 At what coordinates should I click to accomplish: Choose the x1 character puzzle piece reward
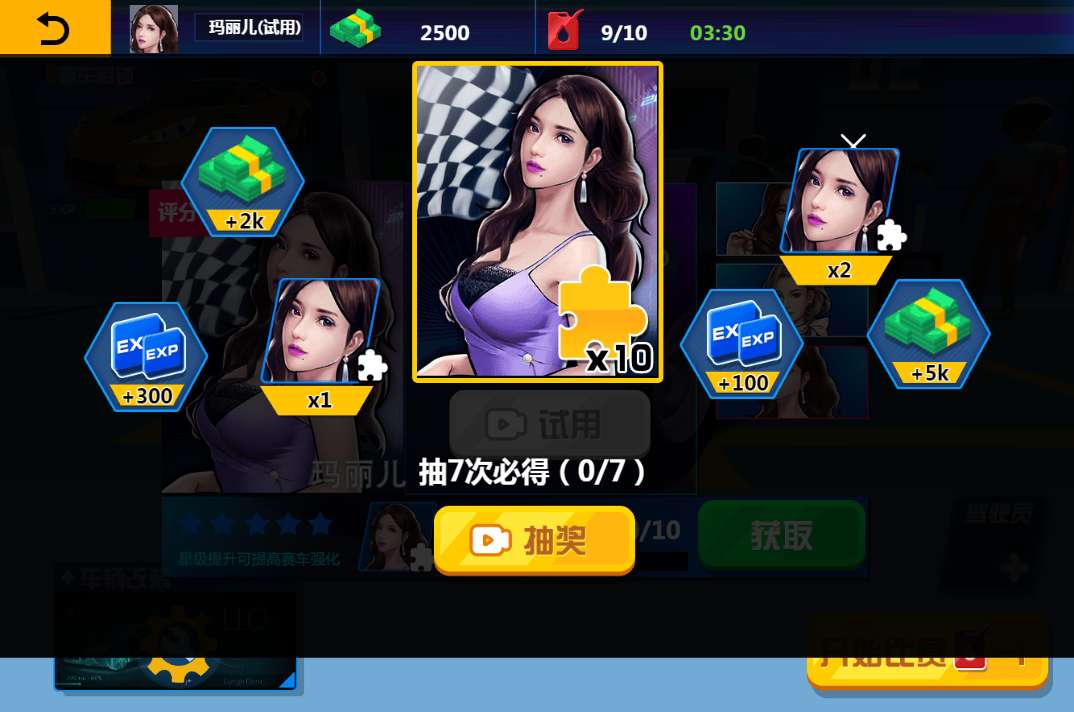point(321,345)
